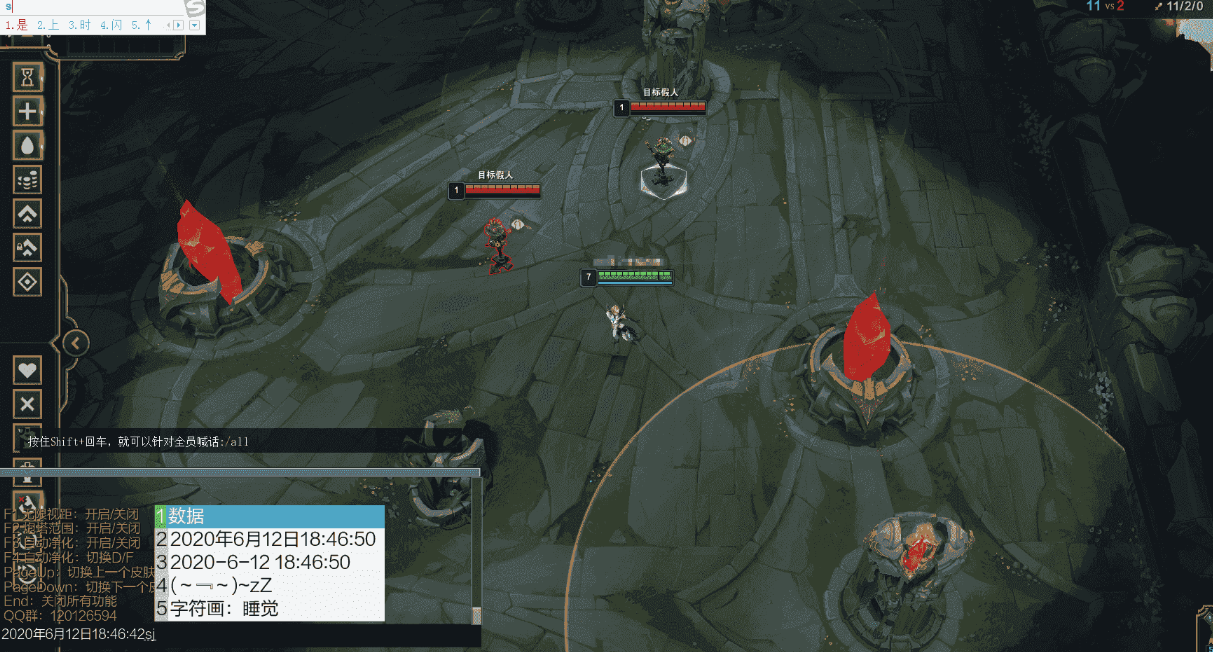This screenshot has width=1213, height=652.
Task: Select the 2020年6月12日18:46:50 candidate
Action: click(270, 539)
